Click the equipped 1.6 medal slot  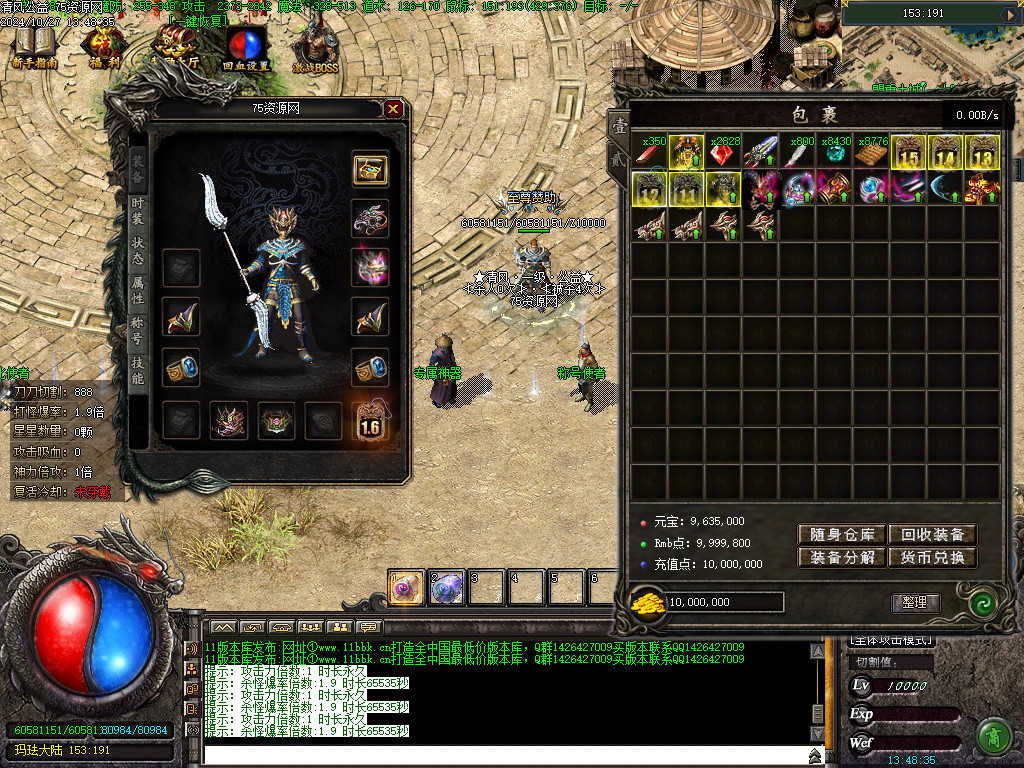370,422
